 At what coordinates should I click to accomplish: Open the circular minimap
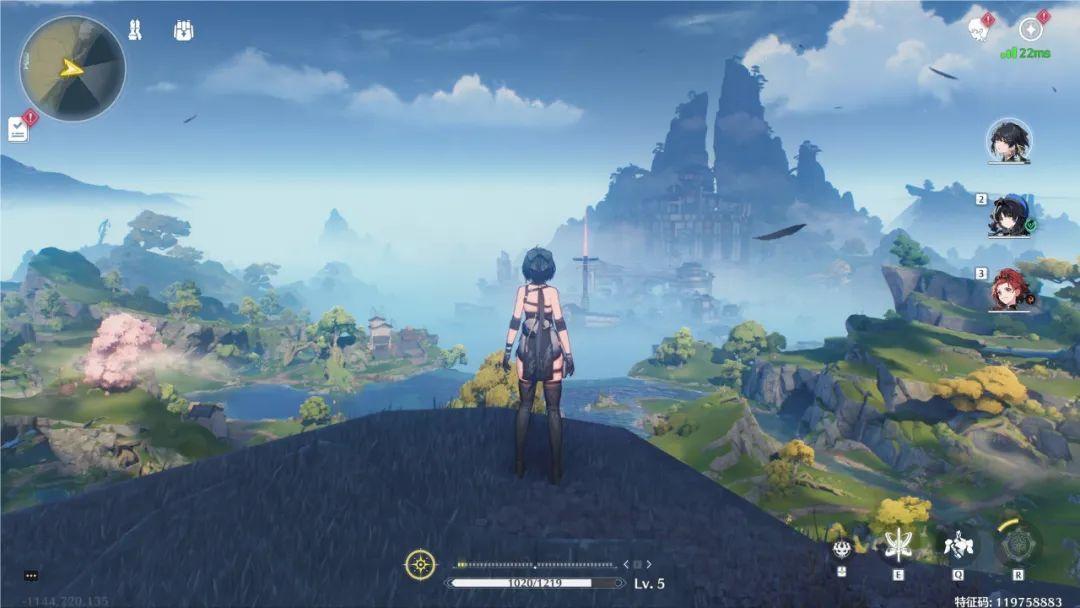pyautogui.click(x=72, y=68)
